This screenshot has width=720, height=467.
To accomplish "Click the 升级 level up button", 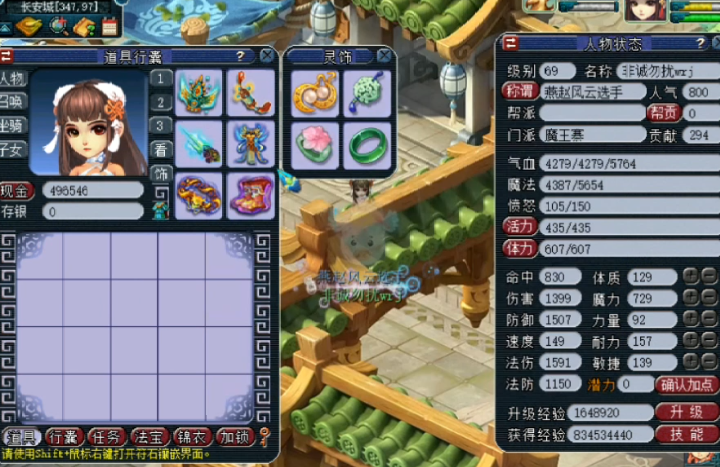I will point(687,412).
